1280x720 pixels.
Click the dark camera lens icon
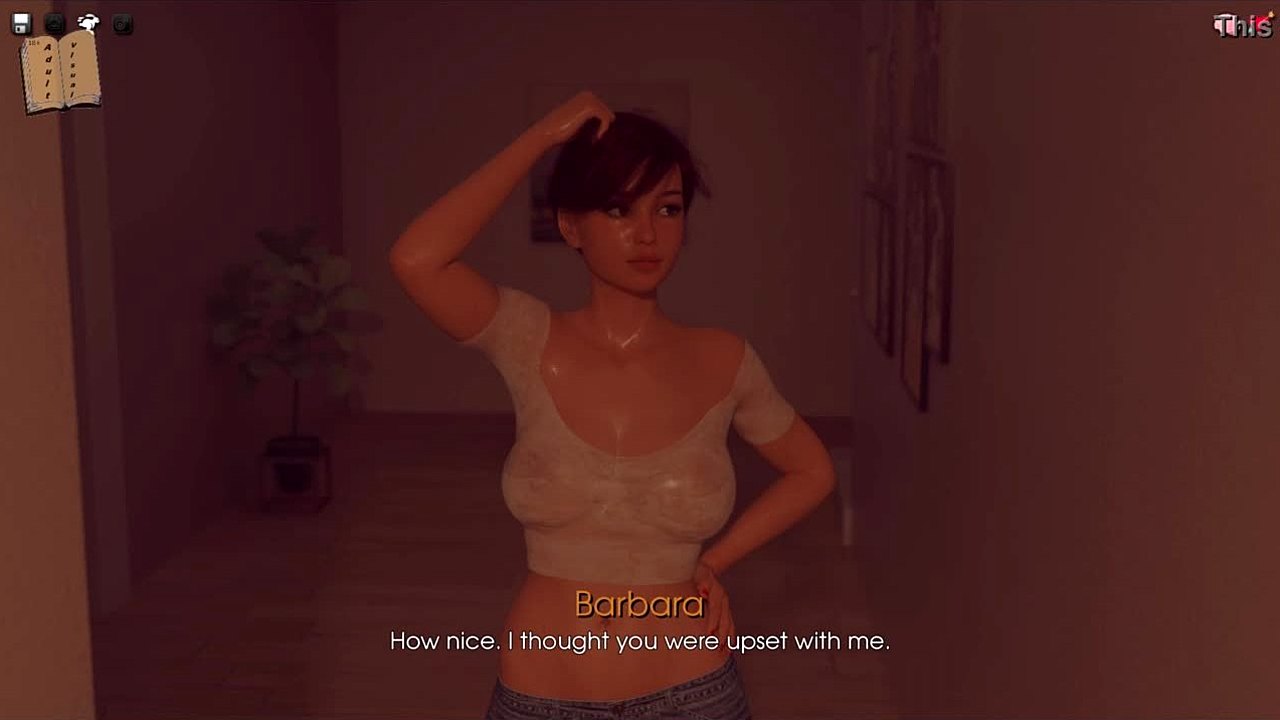[x=122, y=24]
